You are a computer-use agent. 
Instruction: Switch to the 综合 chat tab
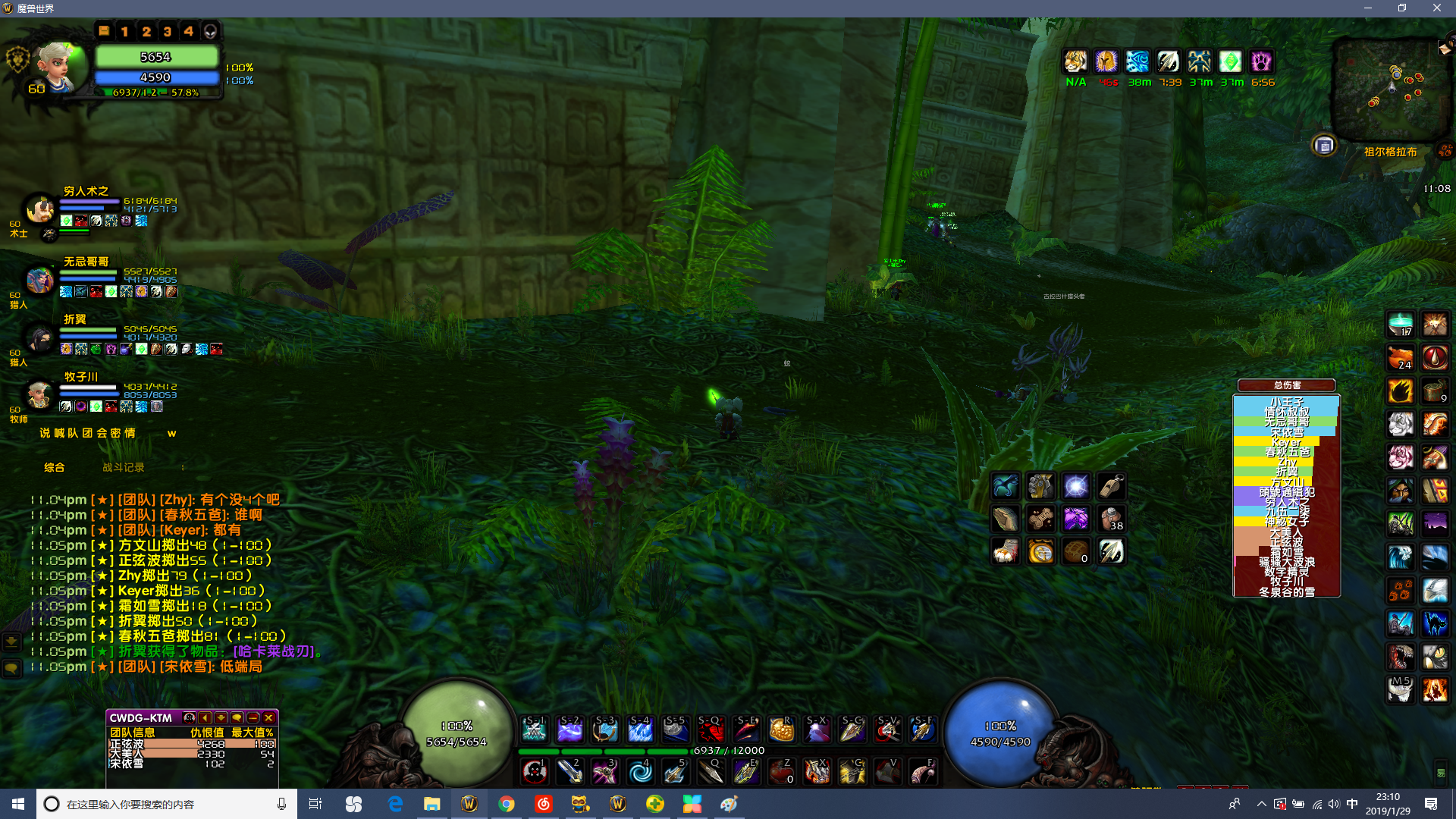coord(55,467)
